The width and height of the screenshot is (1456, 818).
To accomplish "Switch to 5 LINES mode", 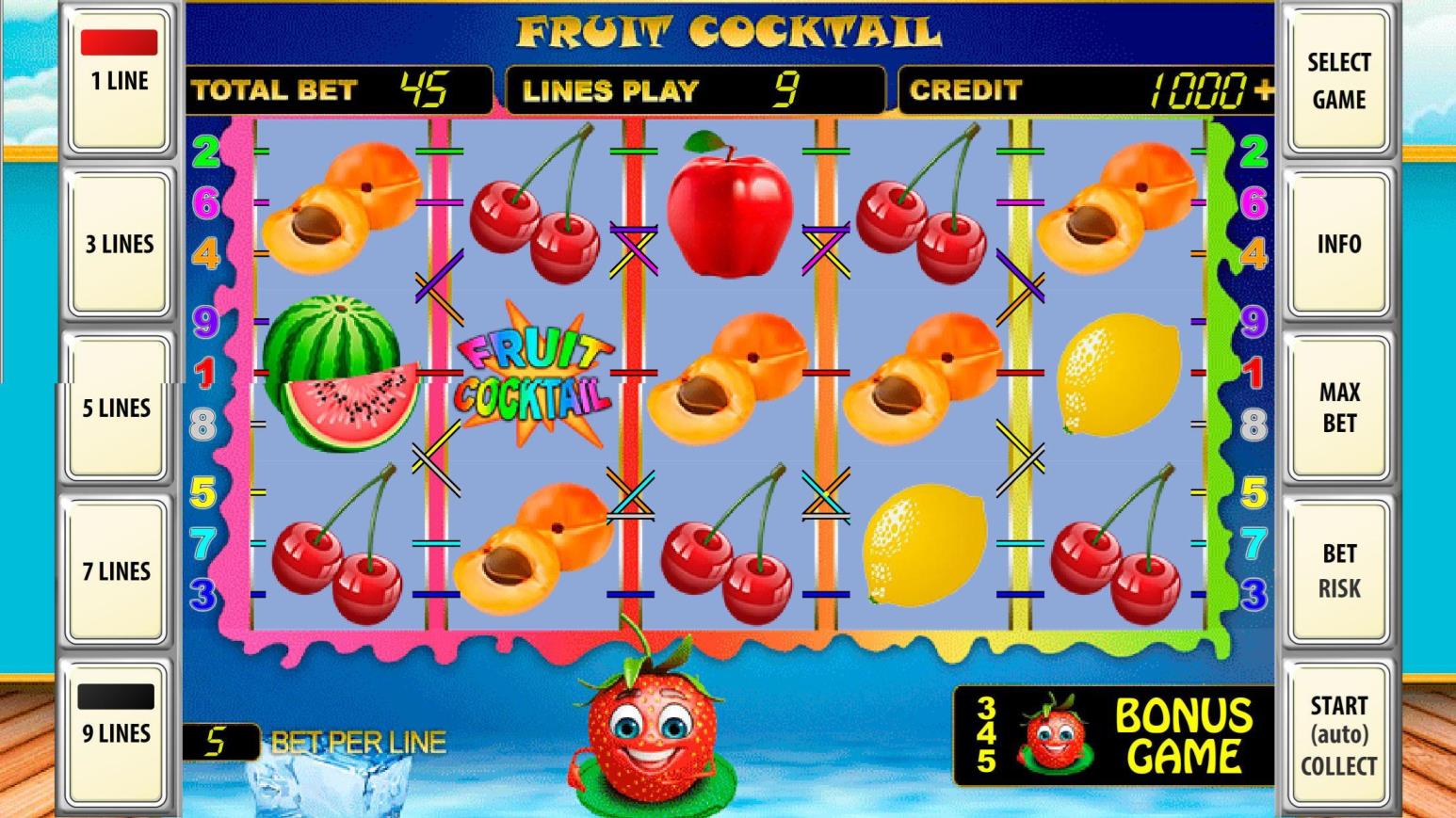I will pos(116,407).
